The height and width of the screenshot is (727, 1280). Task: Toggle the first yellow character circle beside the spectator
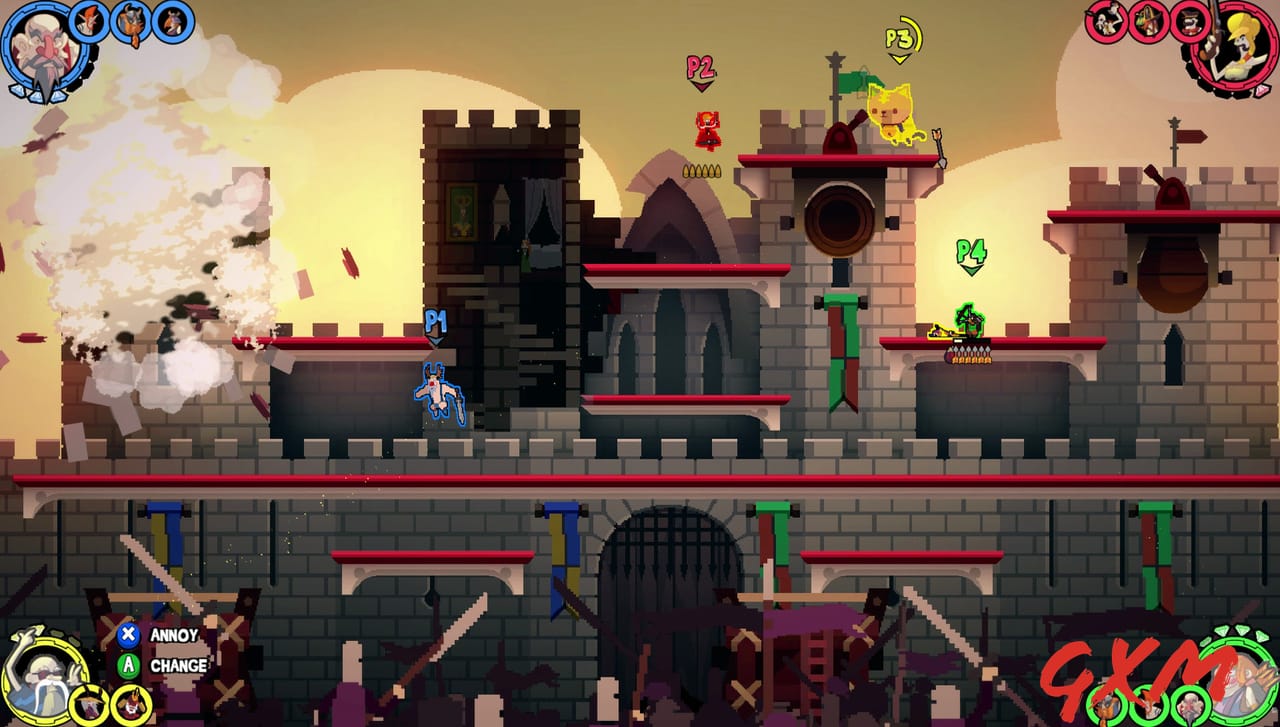(x=90, y=703)
